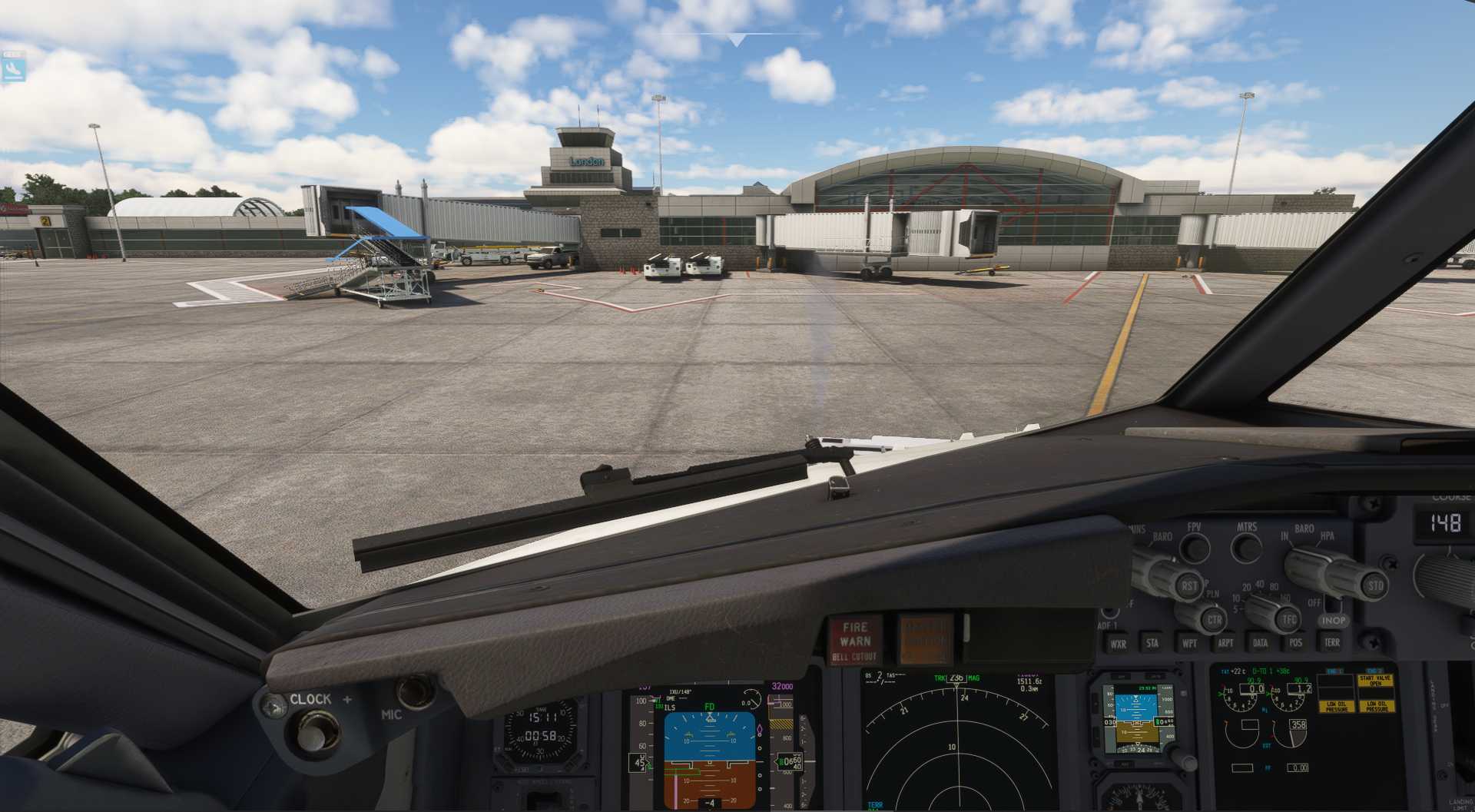Click the CTR map center knob
Screen dimensions: 1475x812
pos(1212,619)
